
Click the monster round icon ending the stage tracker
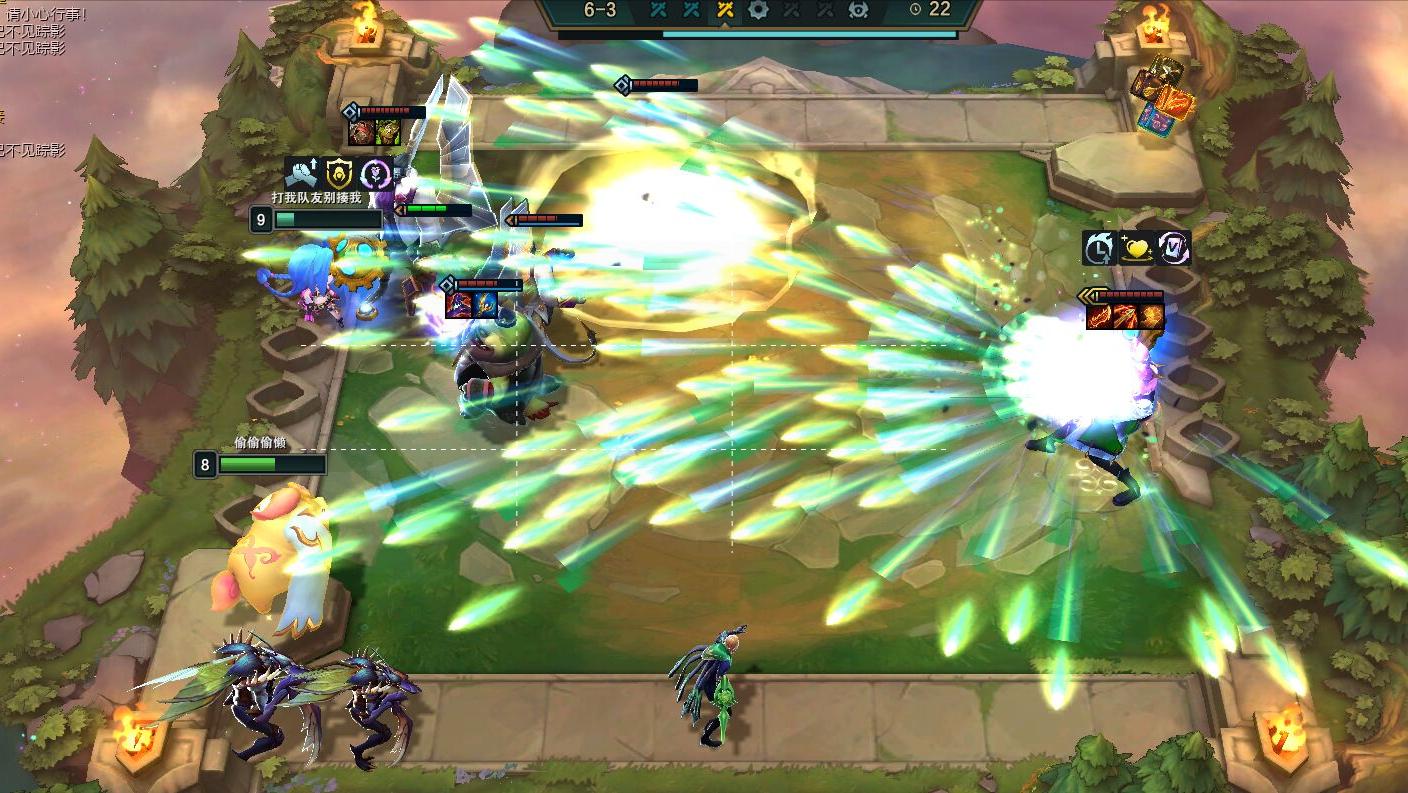pyautogui.click(x=858, y=11)
